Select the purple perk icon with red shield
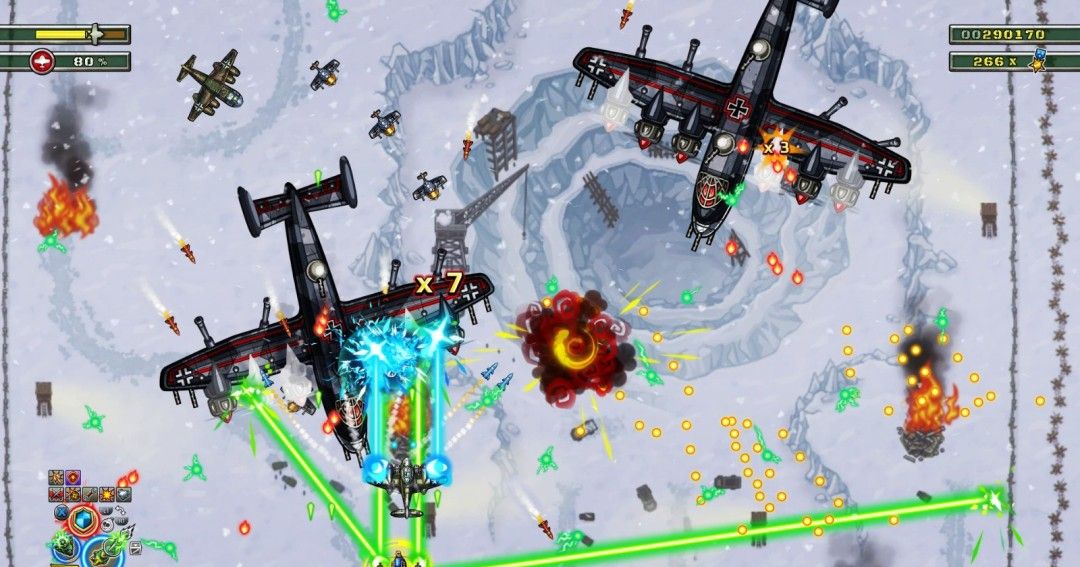Image resolution: width=1080 pixels, height=567 pixels. 73,477
